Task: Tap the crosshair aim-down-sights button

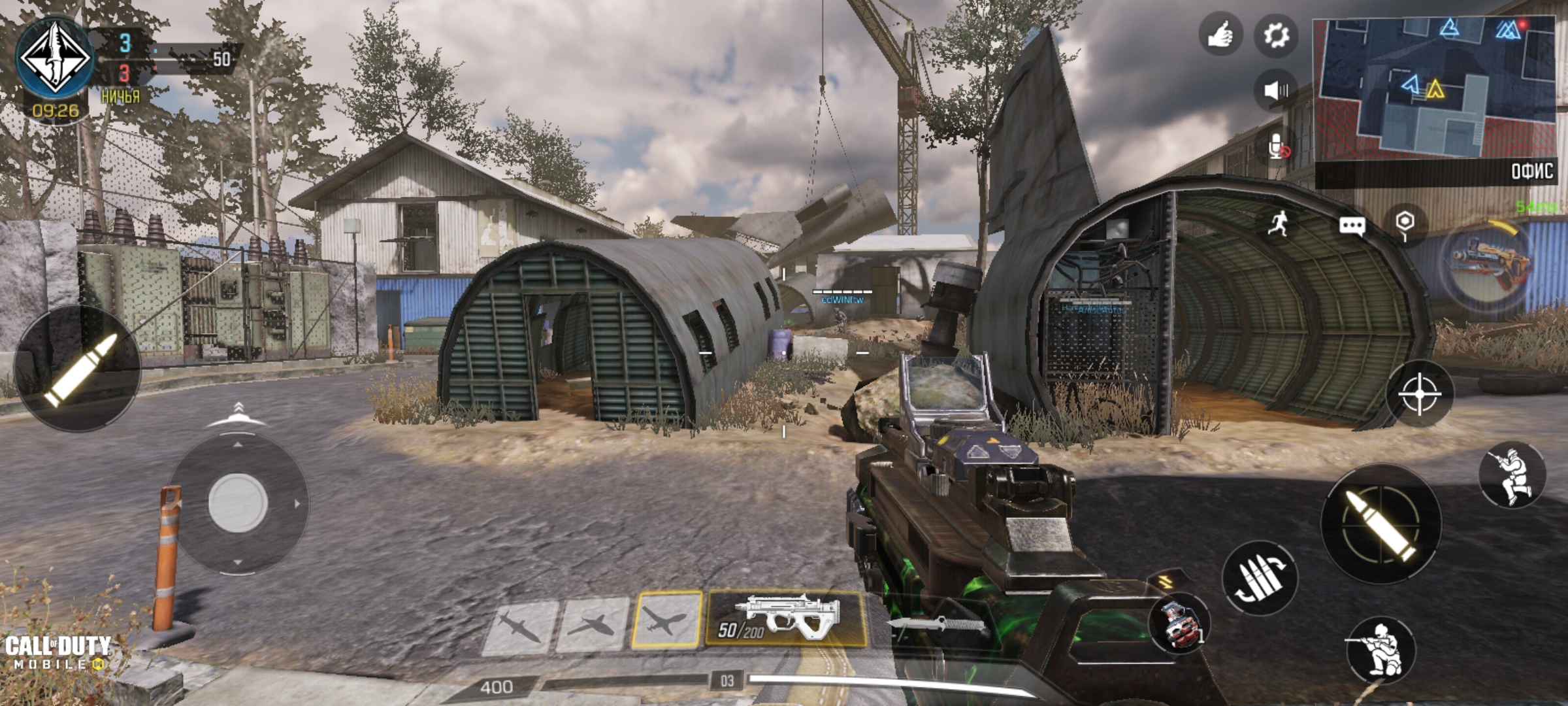Action: click(x=1419, y=394)
